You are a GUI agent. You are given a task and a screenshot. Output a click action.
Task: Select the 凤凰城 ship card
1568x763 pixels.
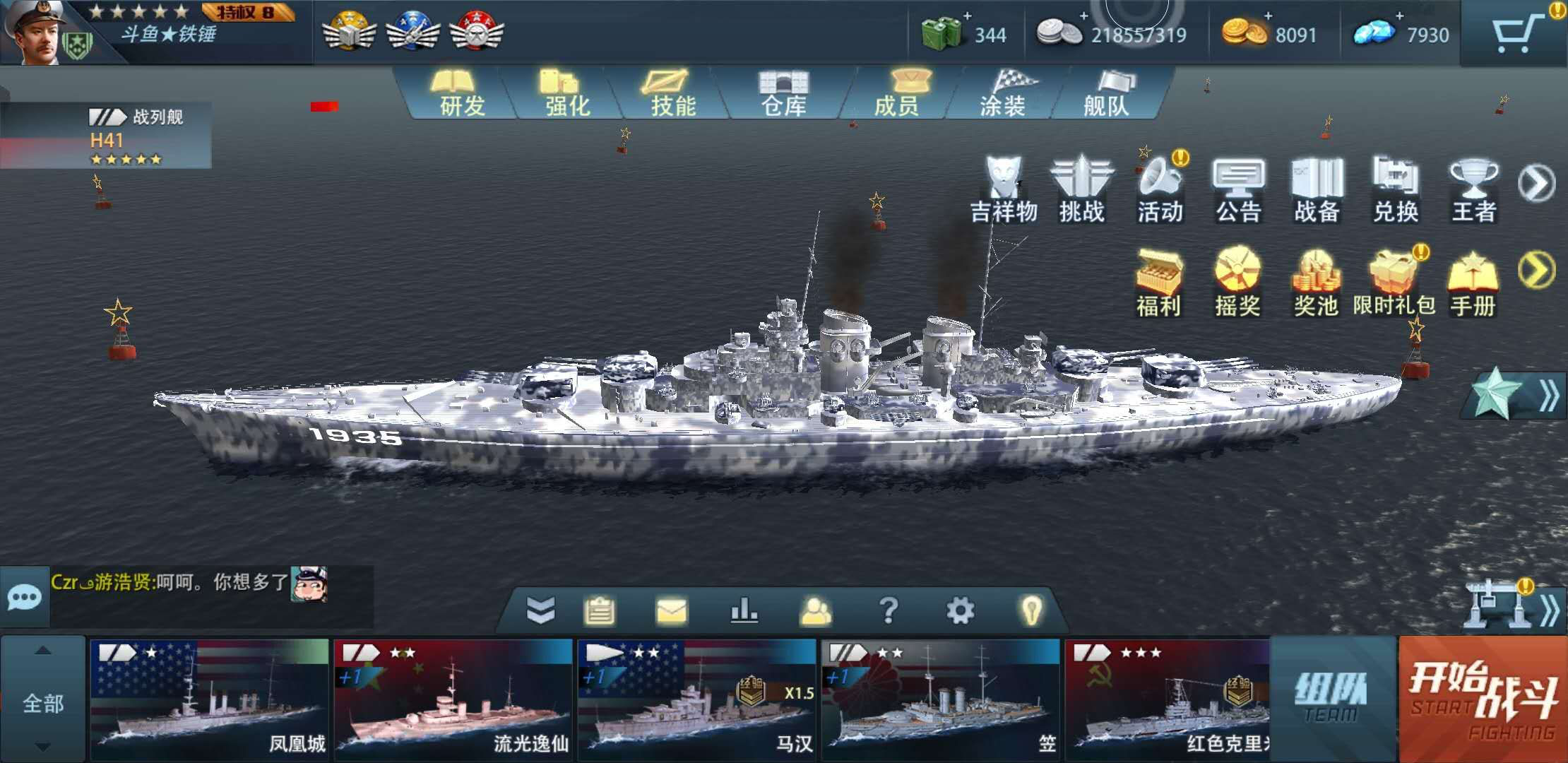209,698
